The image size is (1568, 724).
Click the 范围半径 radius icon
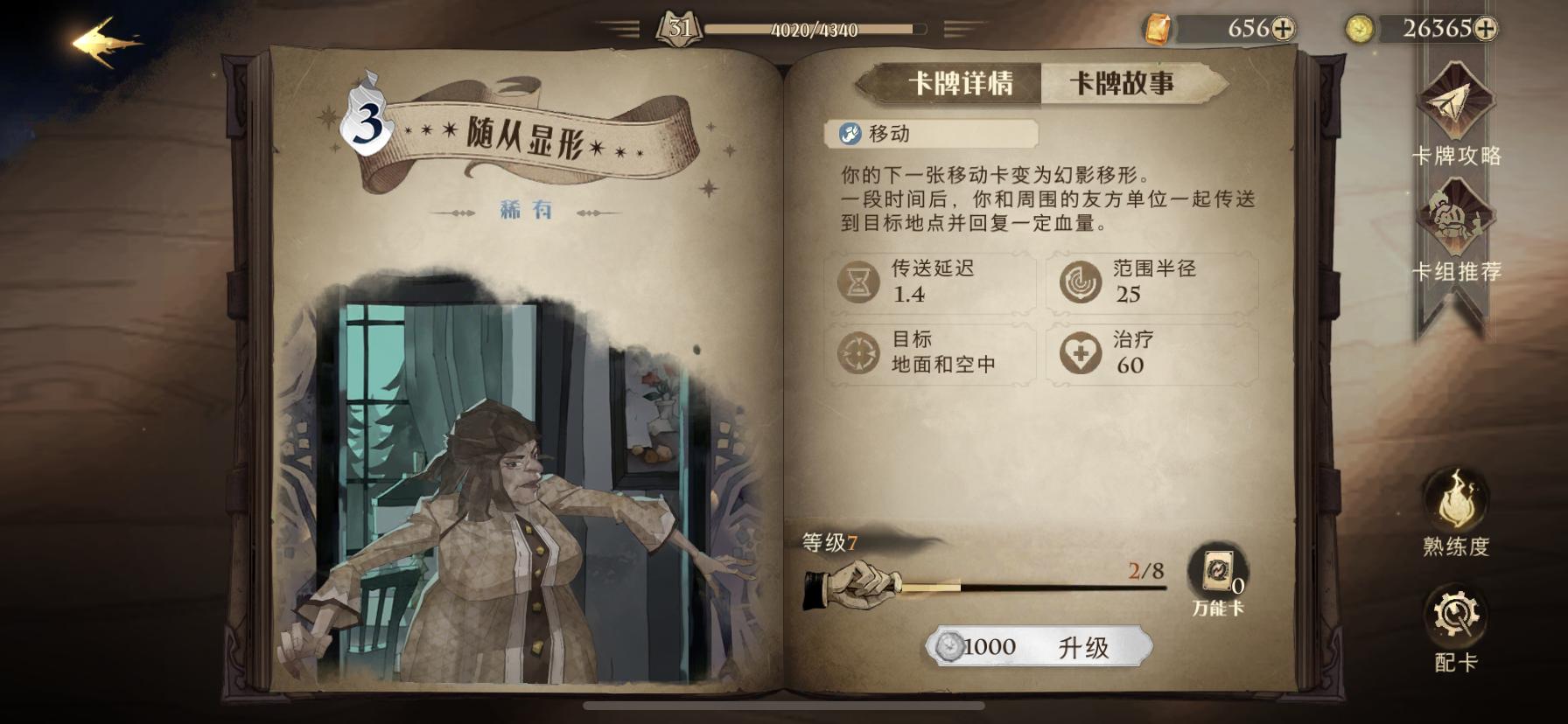tap(1082, 282)
